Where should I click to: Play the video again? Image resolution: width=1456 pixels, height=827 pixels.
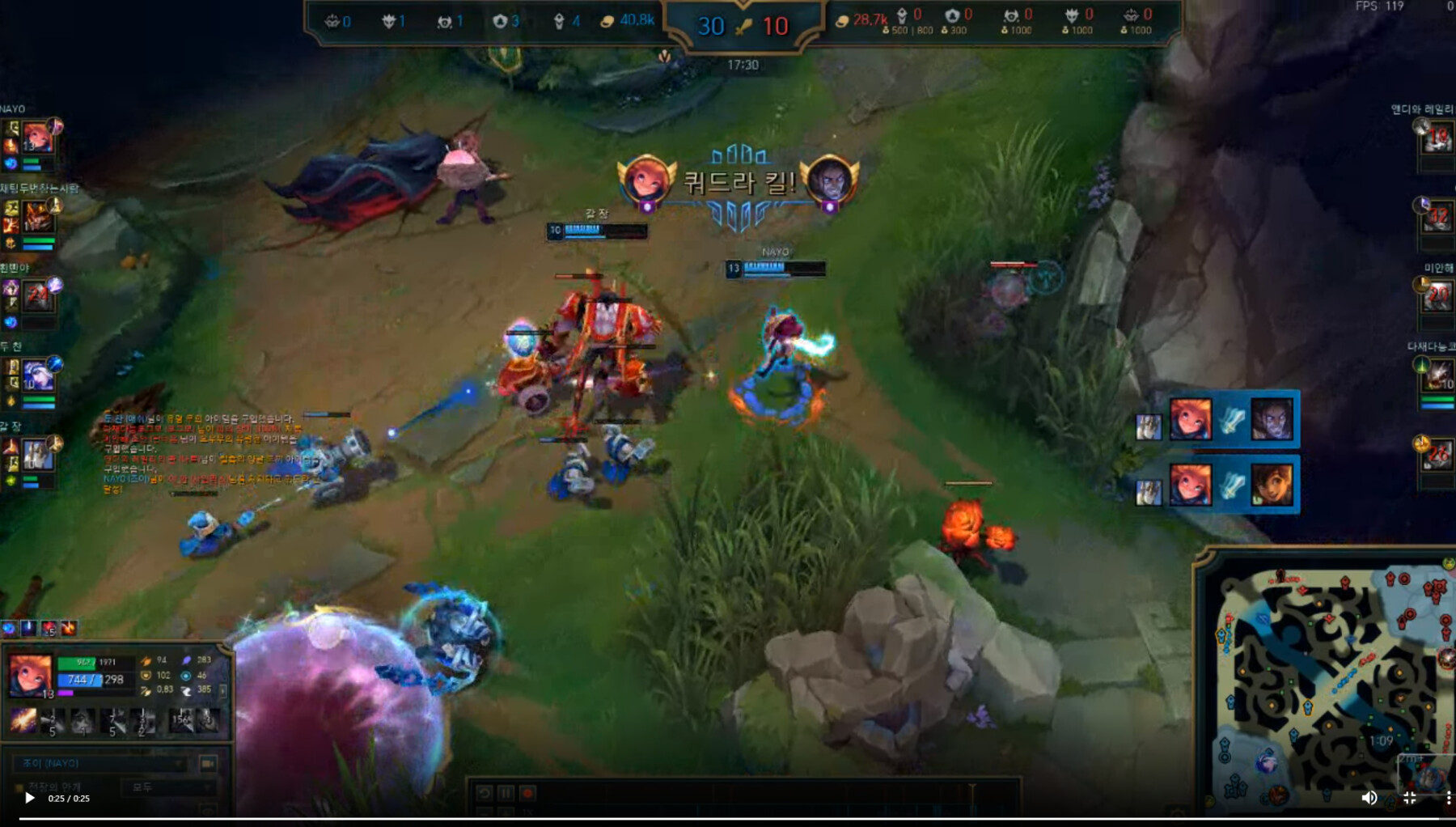click(29, 798)
